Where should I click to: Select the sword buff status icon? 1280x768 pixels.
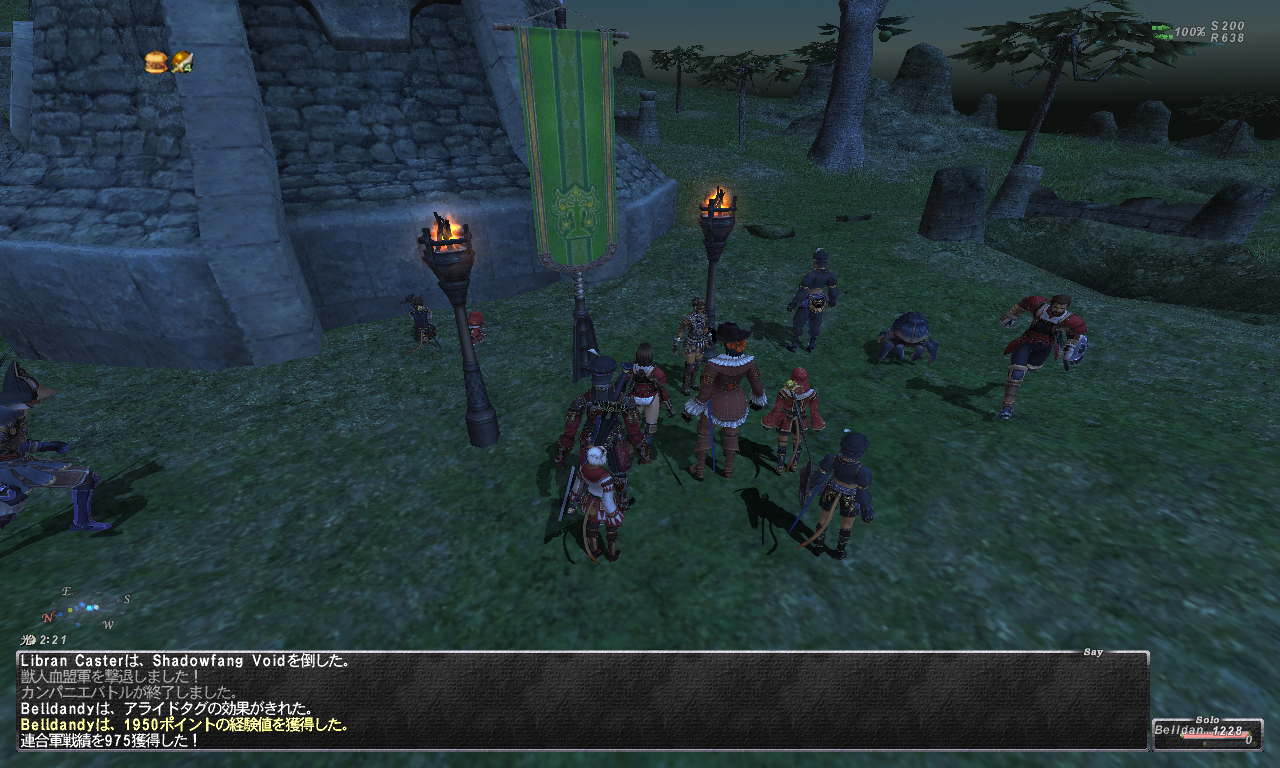click(x=181, y=62)
